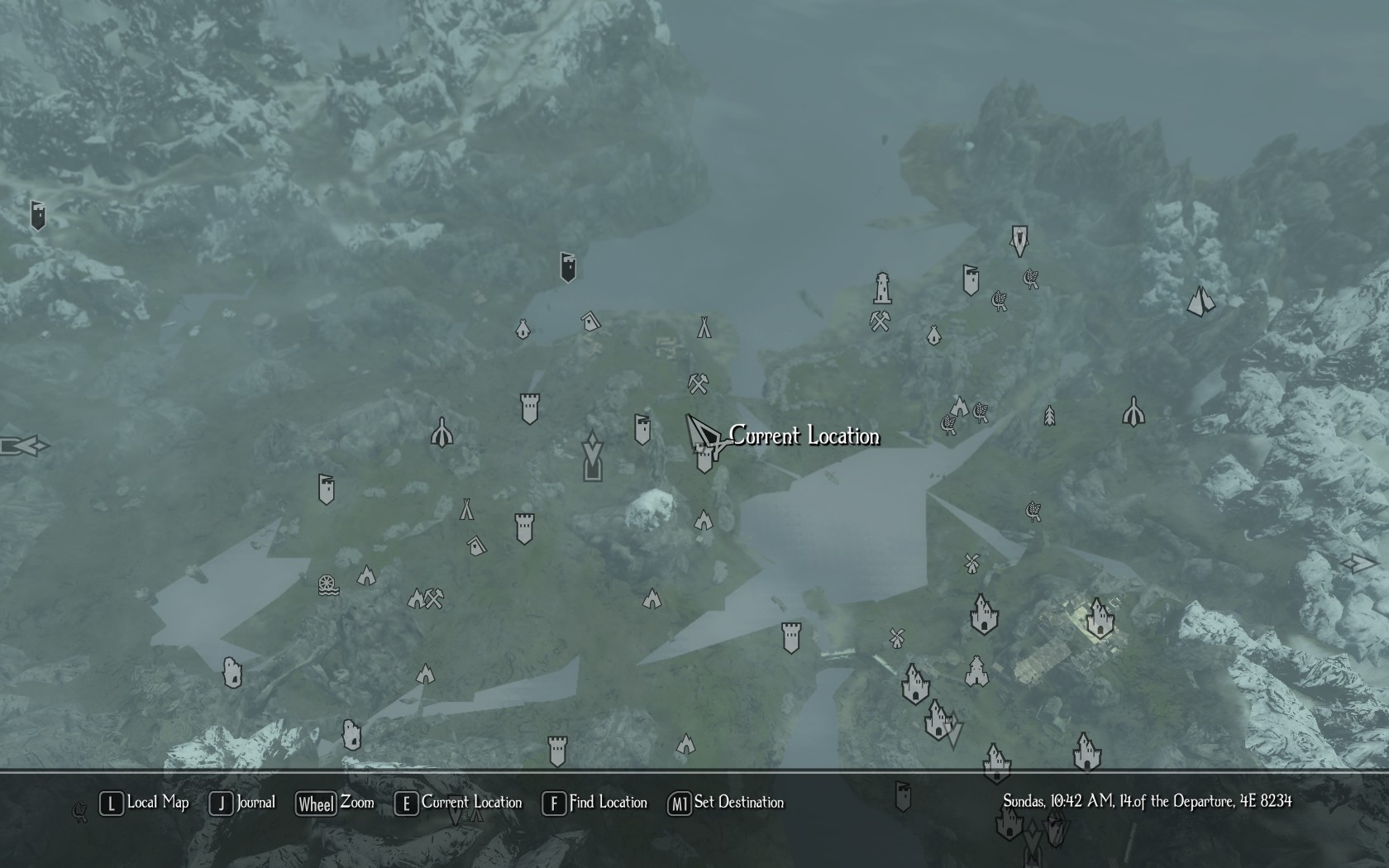Select the large quest arrow marker
Viewport: 1389px width, 868px height.
pos(592,455)
